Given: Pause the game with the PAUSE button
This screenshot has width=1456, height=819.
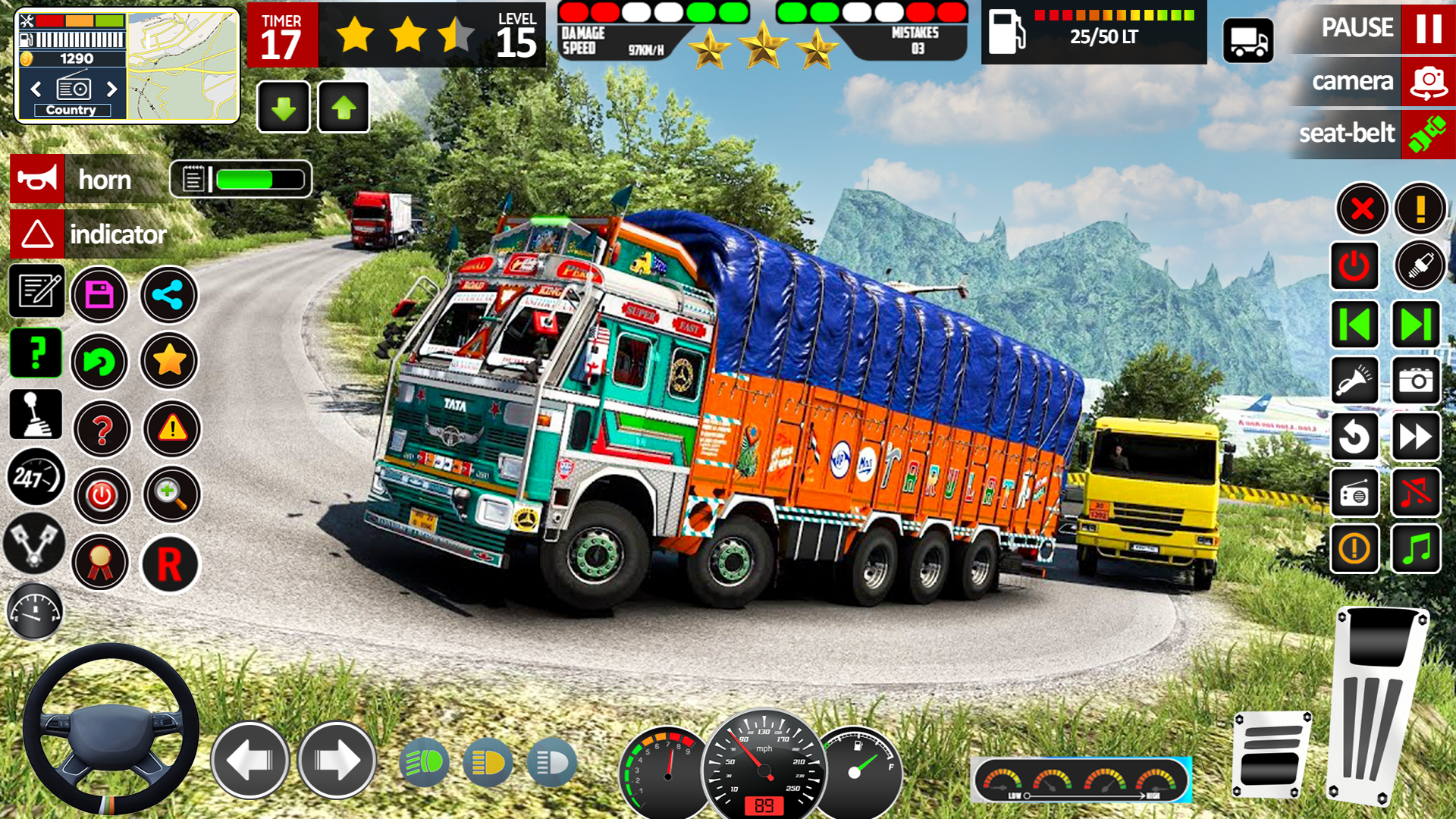Looking at the screenshot, I should (1427, 28).
